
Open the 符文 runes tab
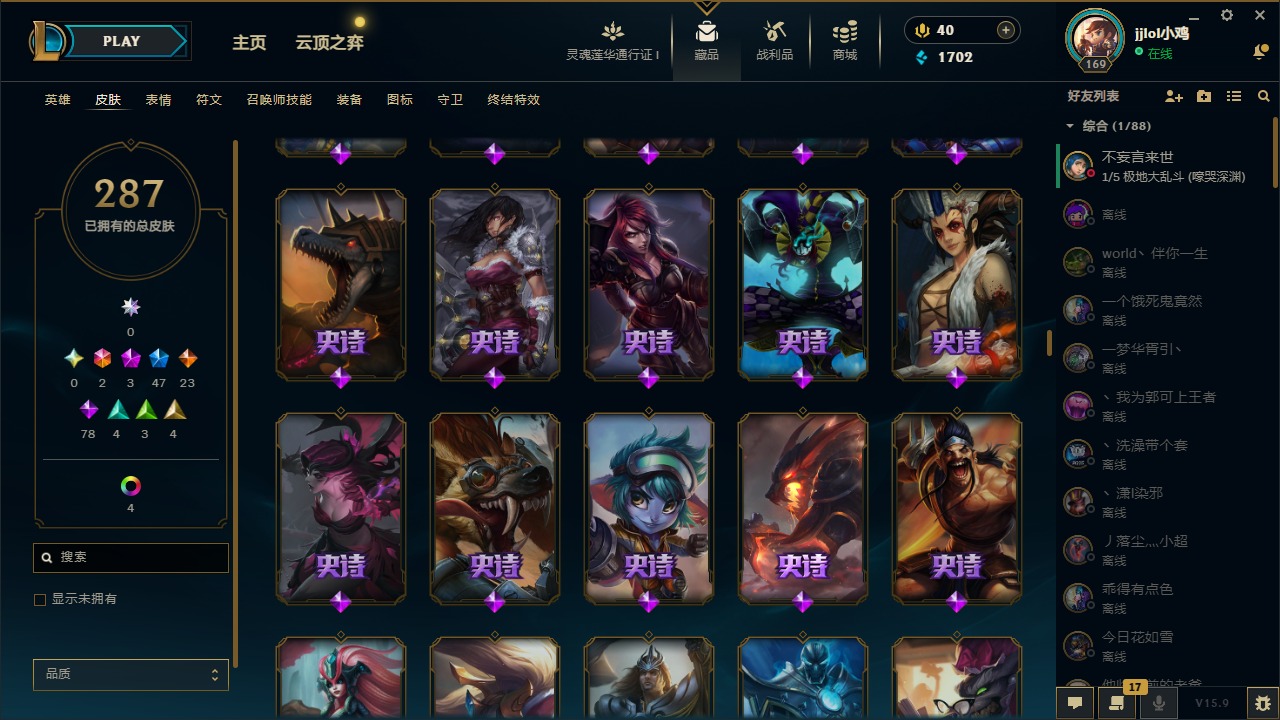point(209,100)
